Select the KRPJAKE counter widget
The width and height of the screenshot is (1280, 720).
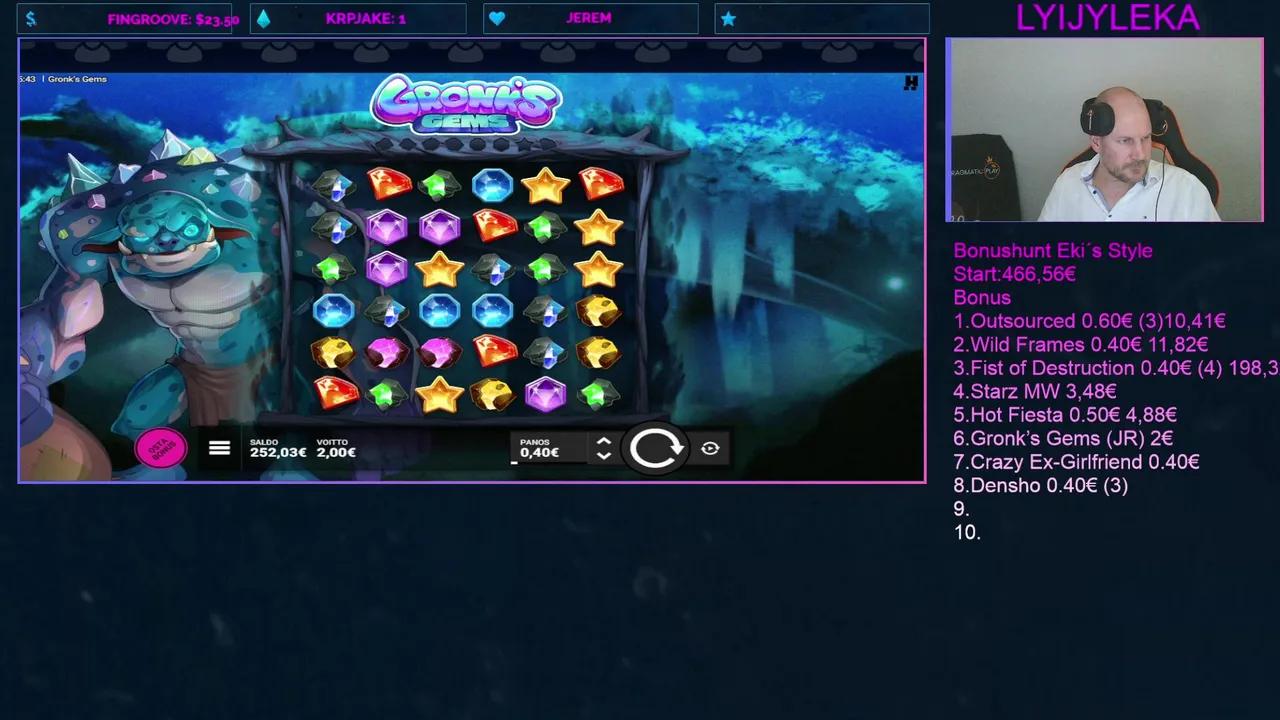(366, 18)
